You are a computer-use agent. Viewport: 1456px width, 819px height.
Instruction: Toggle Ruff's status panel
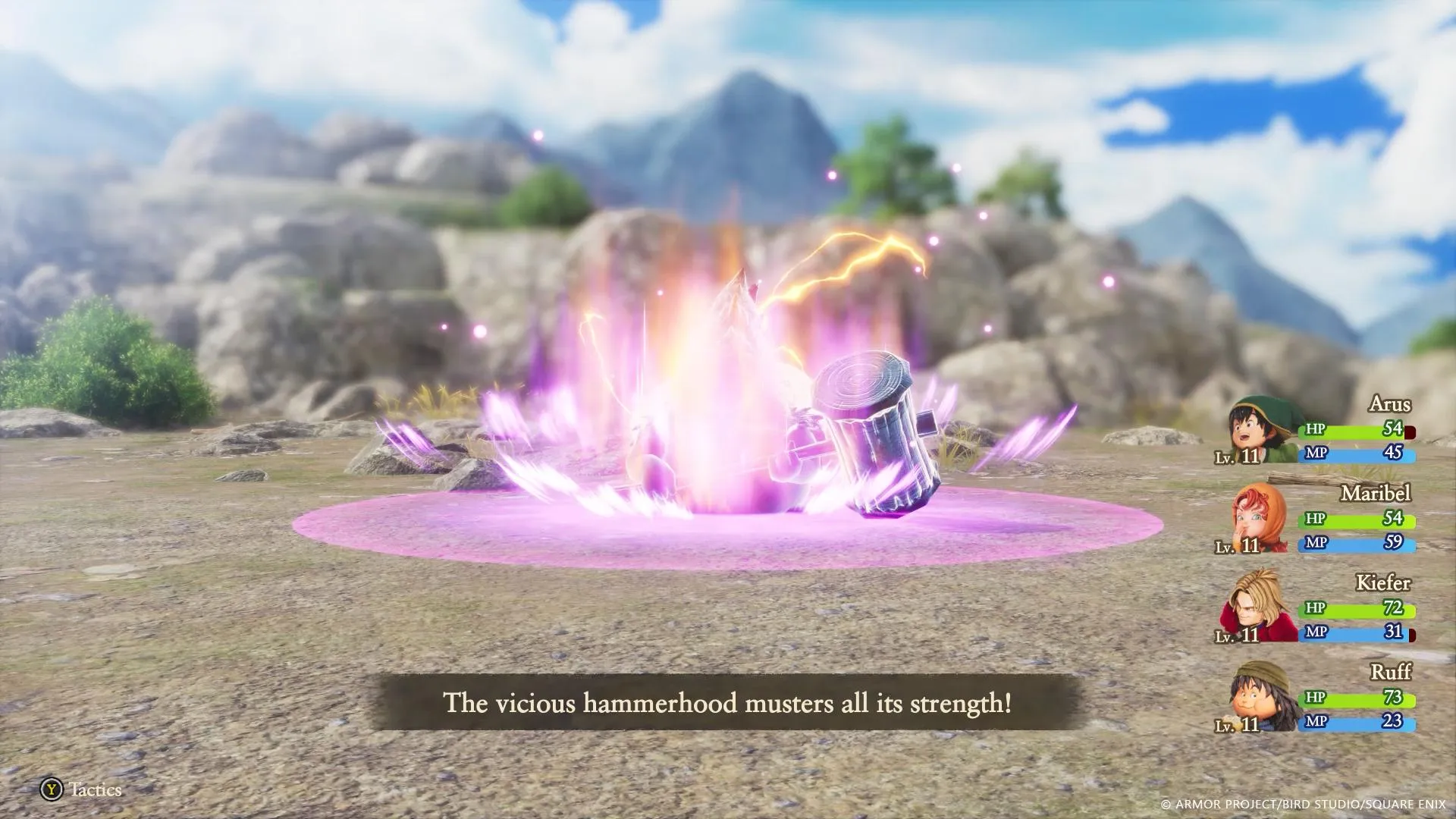point(1335,701)
